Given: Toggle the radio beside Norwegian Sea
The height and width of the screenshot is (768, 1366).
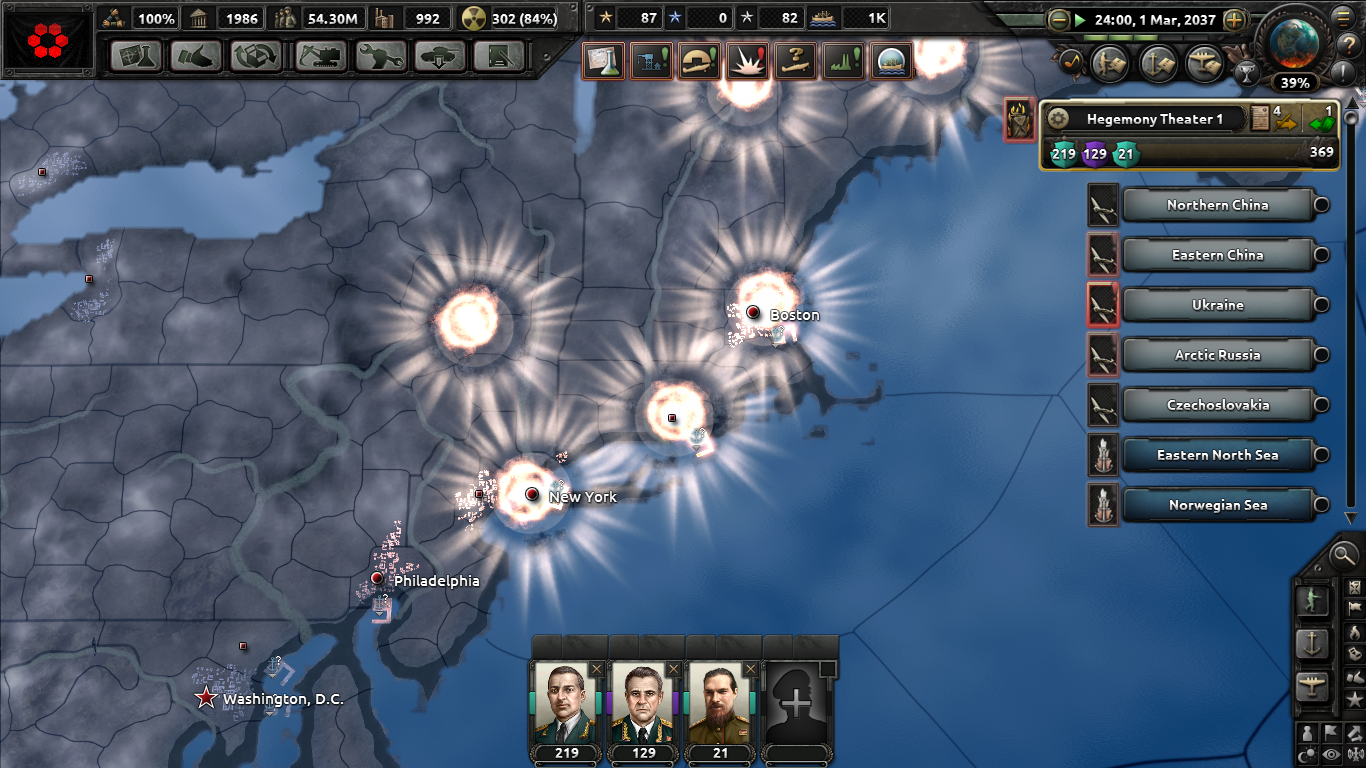Looking at the screenshot, I should (1320, 505).
